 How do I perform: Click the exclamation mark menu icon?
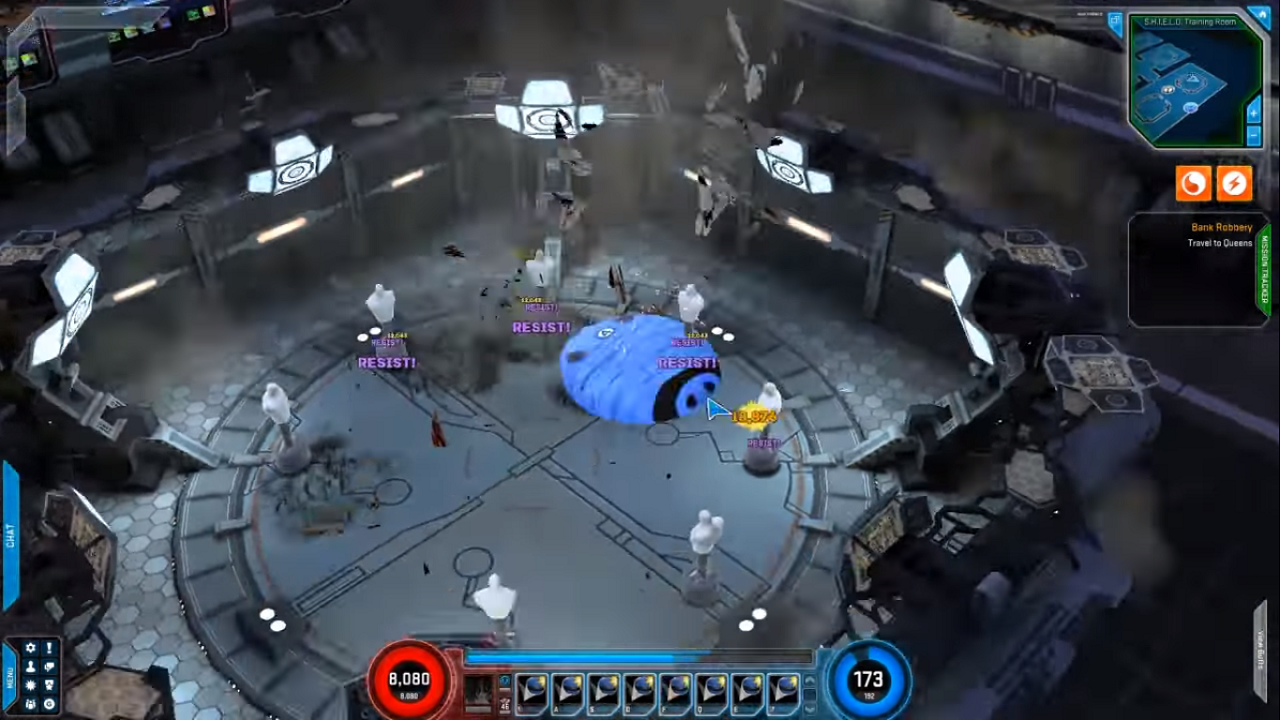[x=49, y=648]
